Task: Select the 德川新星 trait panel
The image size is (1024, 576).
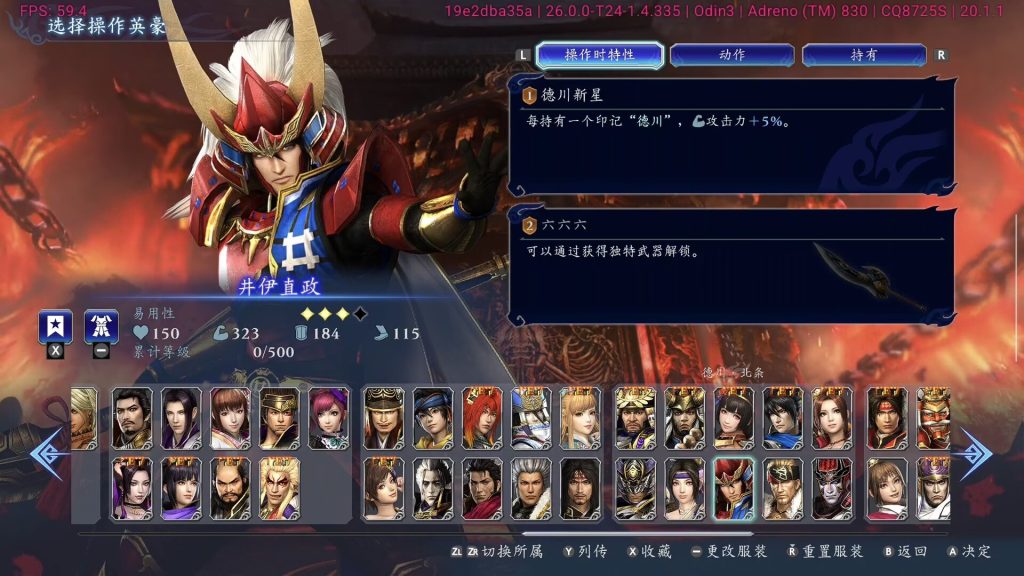Action: click(730, 137)
